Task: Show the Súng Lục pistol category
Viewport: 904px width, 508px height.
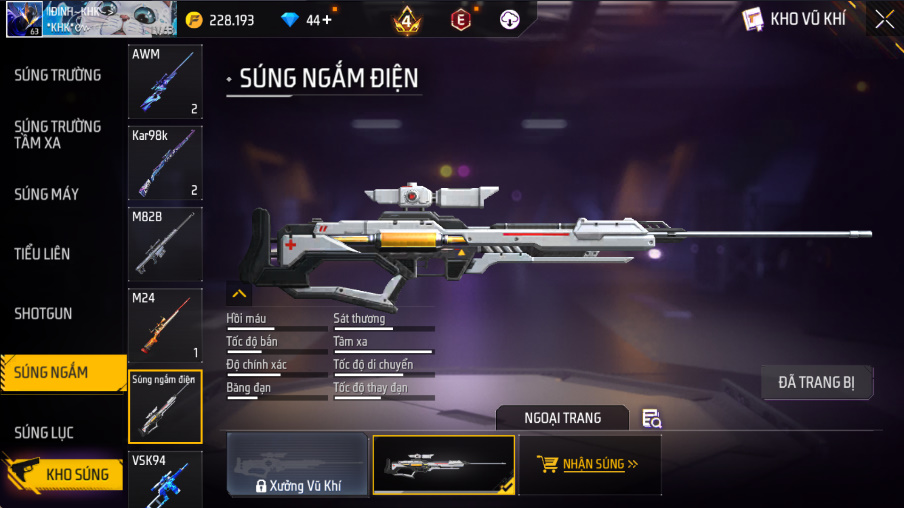Action: (x=43, y=433)
